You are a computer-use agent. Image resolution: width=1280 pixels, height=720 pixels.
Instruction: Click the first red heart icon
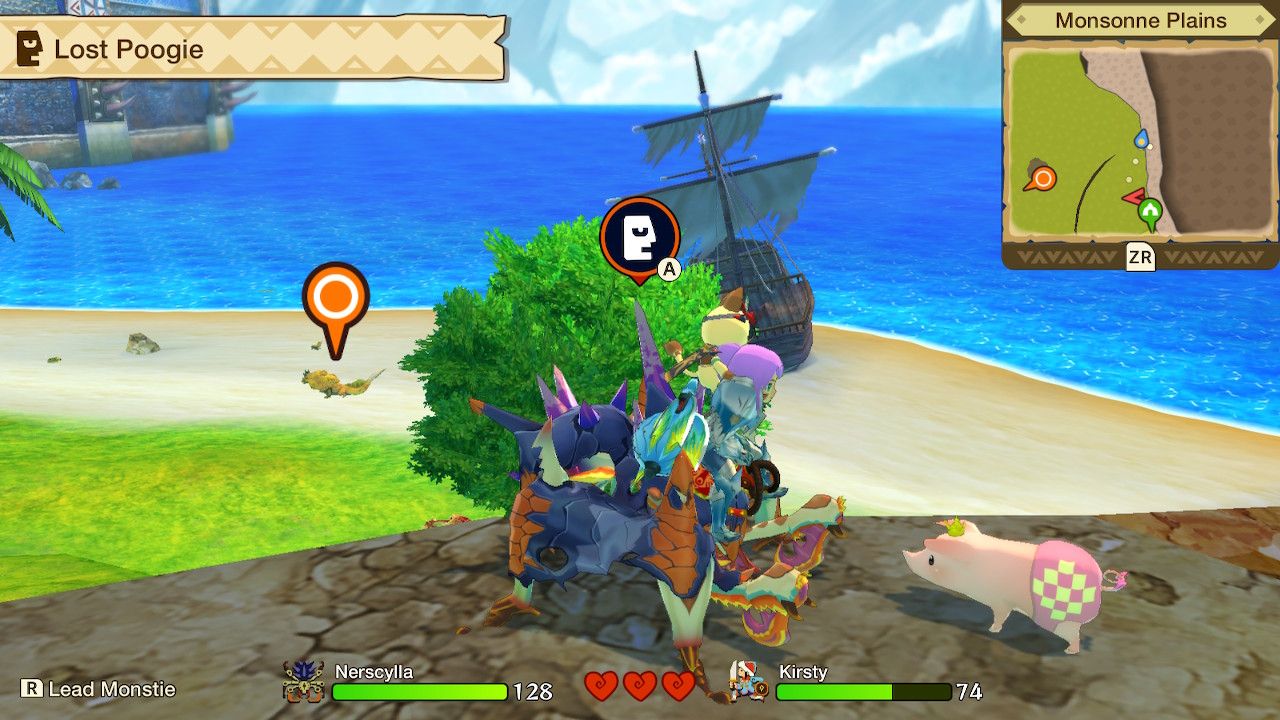601,687
